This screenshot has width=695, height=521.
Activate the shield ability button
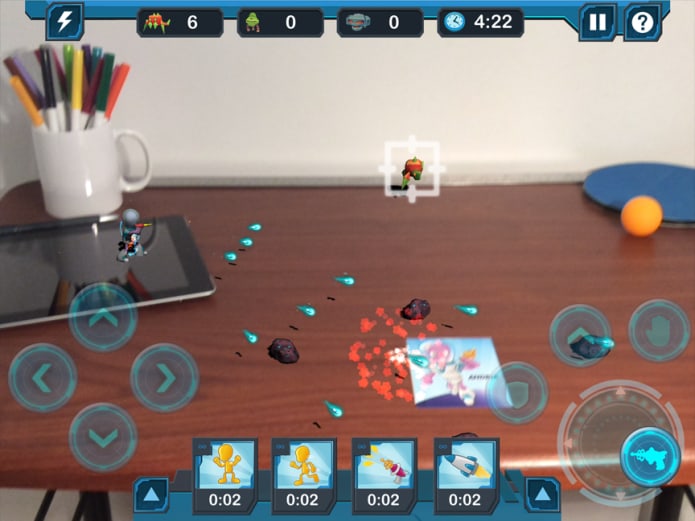pyautogui.click(x=516, y=392)
